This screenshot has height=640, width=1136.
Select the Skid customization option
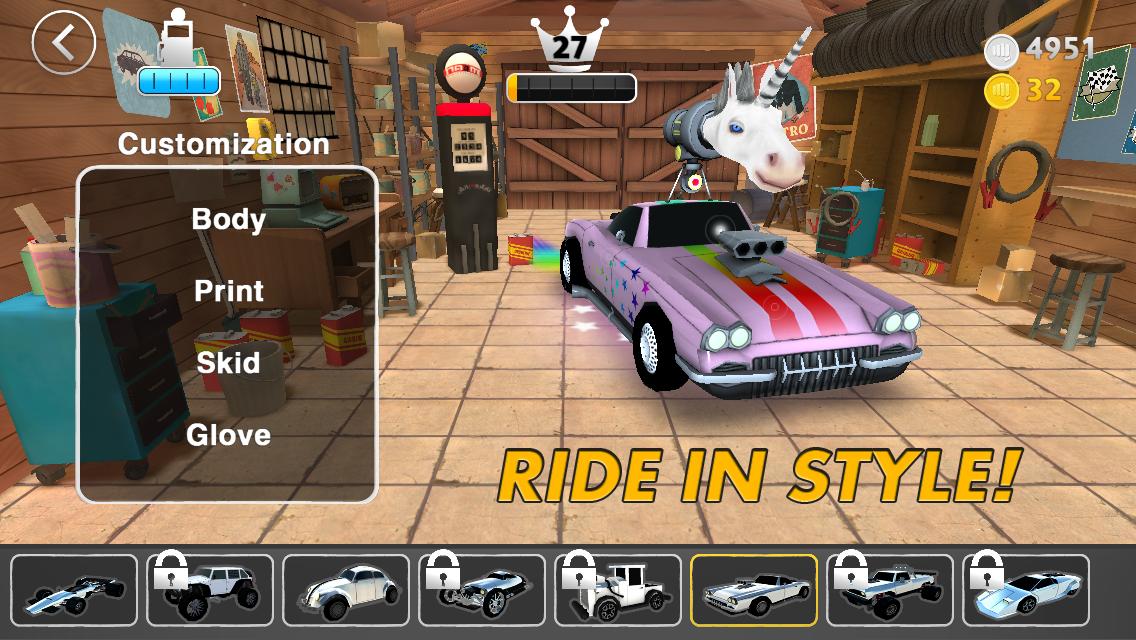pyautogui.click(x=228, y=362)
